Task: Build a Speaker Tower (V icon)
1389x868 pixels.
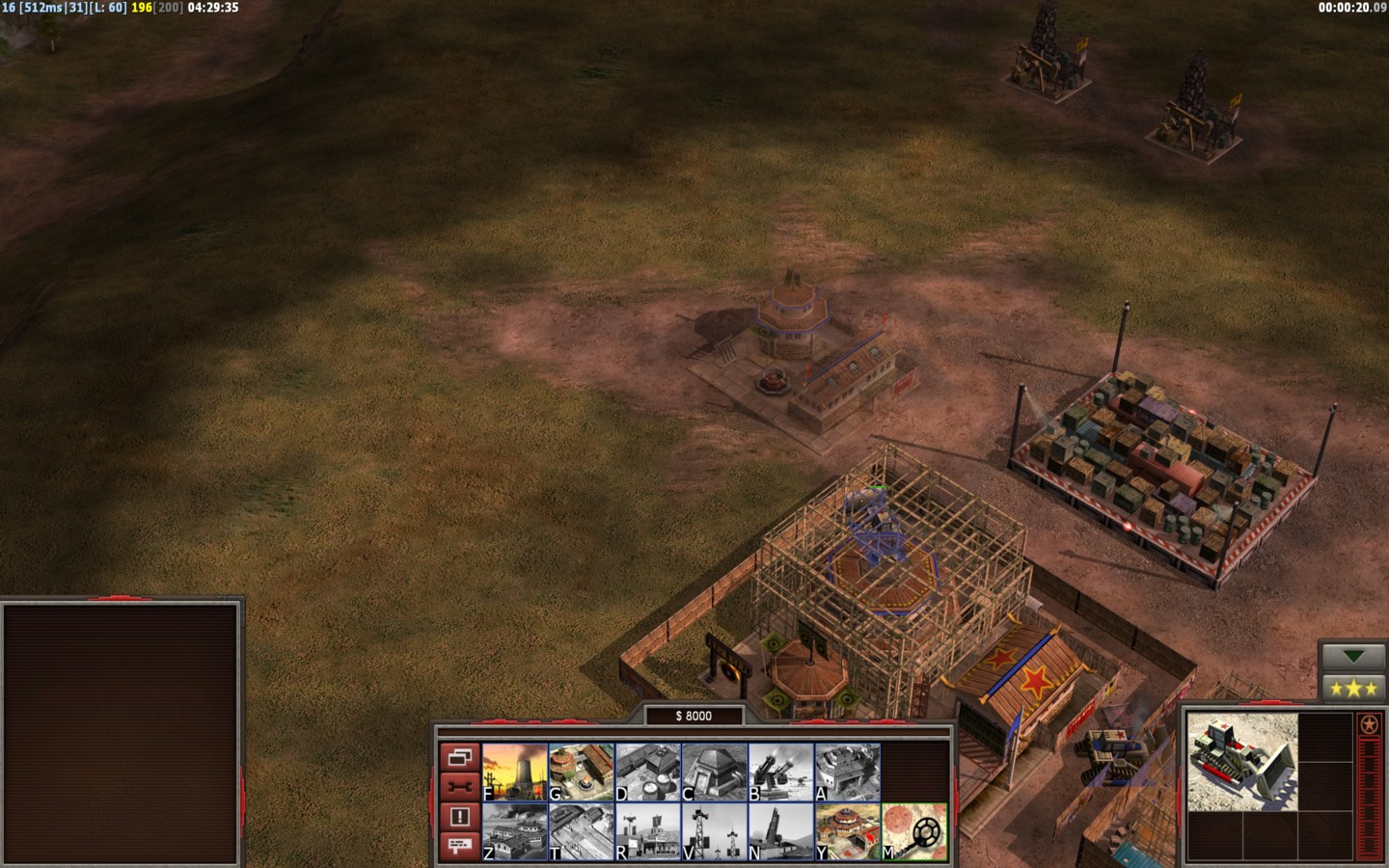Action: (x=715, y=831)
